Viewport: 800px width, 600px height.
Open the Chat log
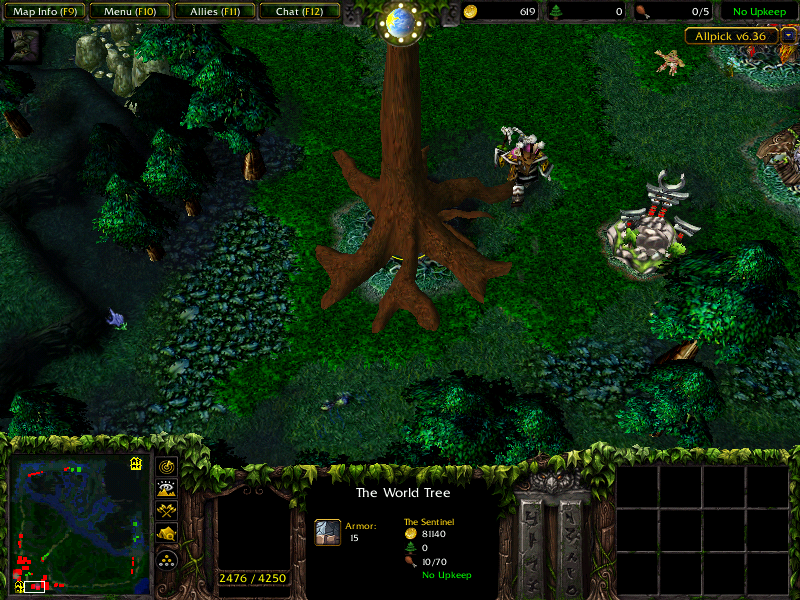298,12
